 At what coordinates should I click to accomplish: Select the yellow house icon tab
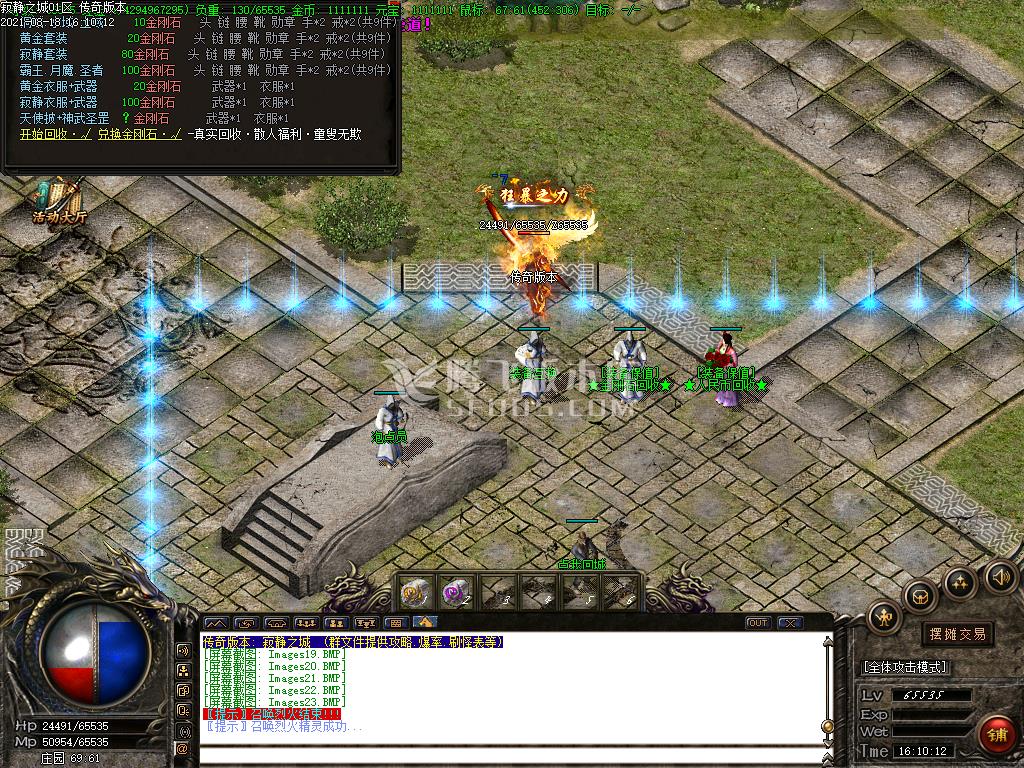click(x=426, y=623)
